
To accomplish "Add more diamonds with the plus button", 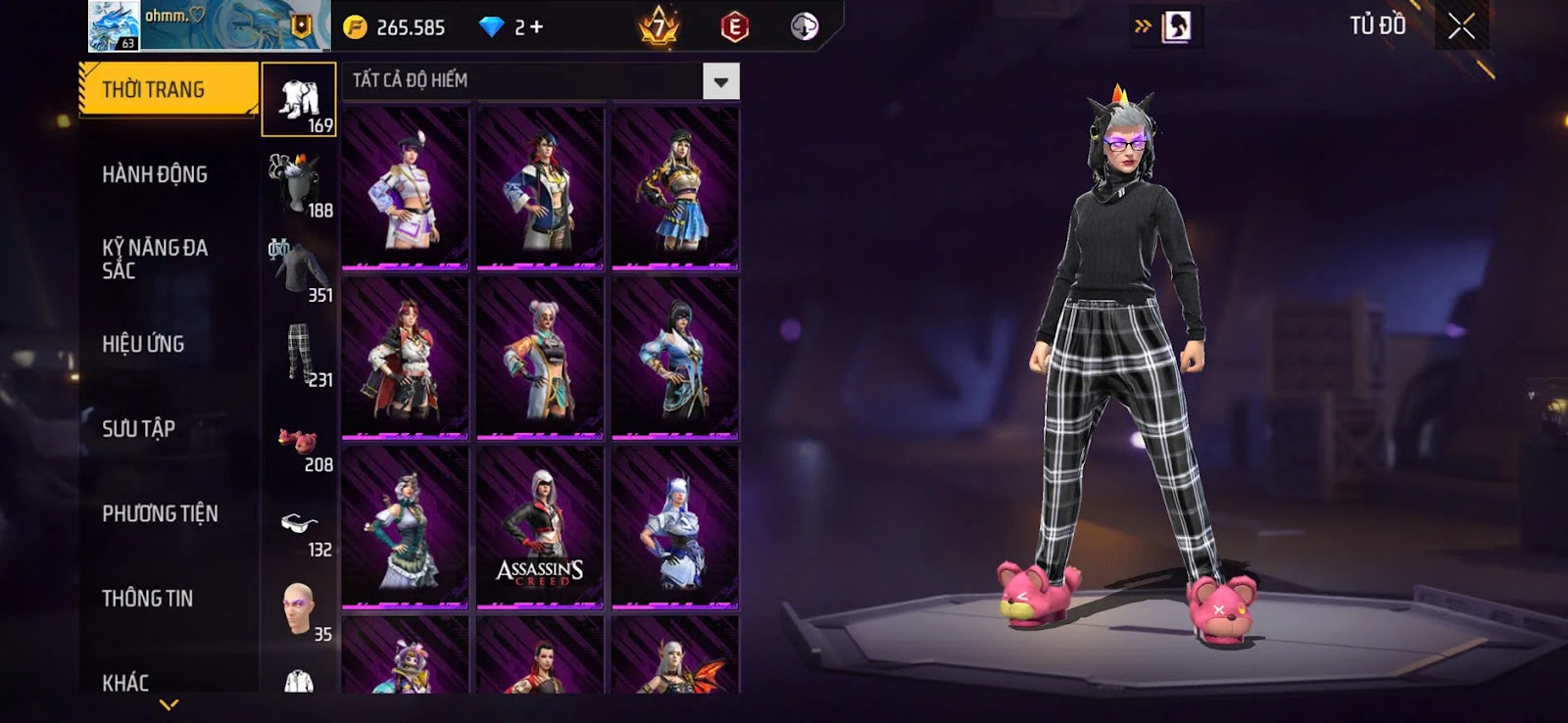I will coord(536,27).
